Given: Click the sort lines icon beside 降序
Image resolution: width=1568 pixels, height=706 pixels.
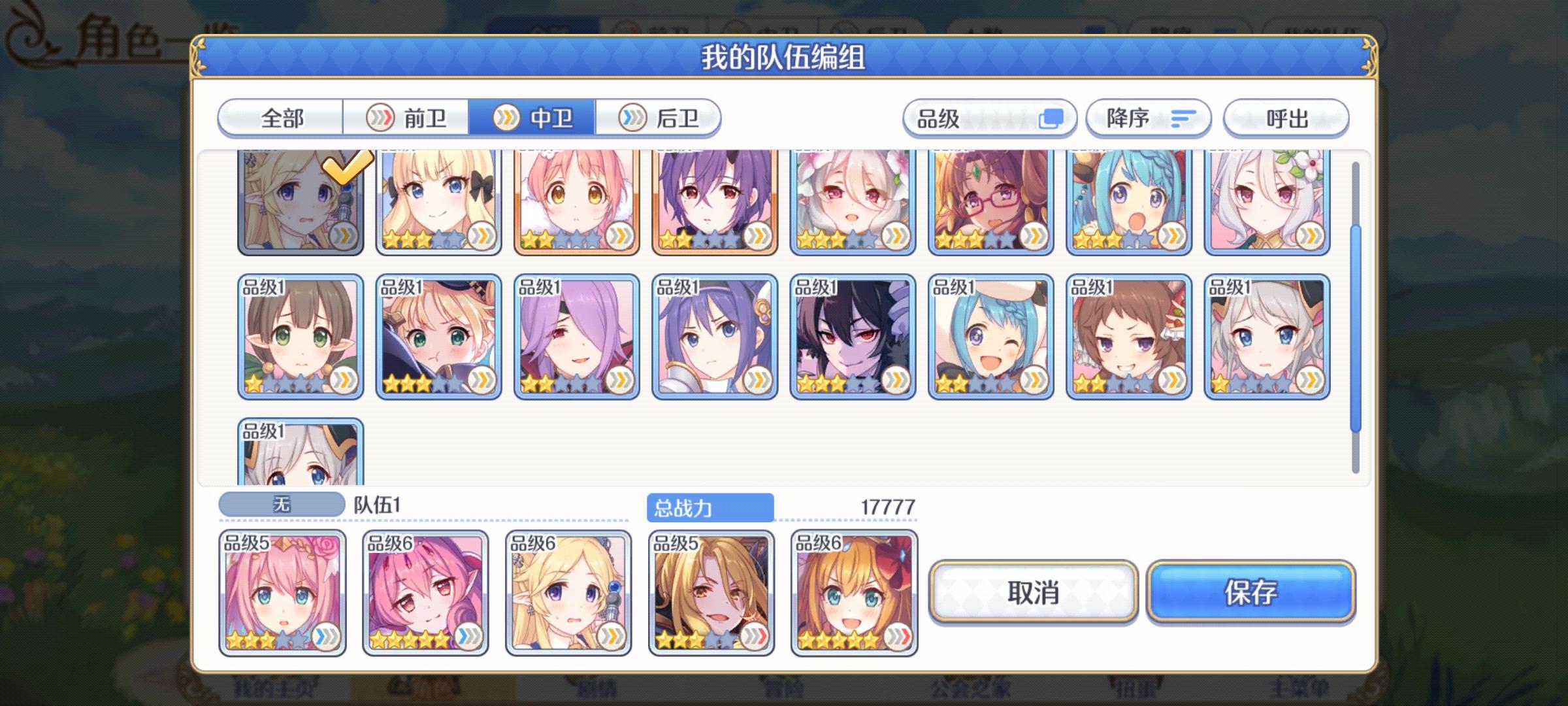Looking at the screenshot, I should click(x=1184, y=118).
